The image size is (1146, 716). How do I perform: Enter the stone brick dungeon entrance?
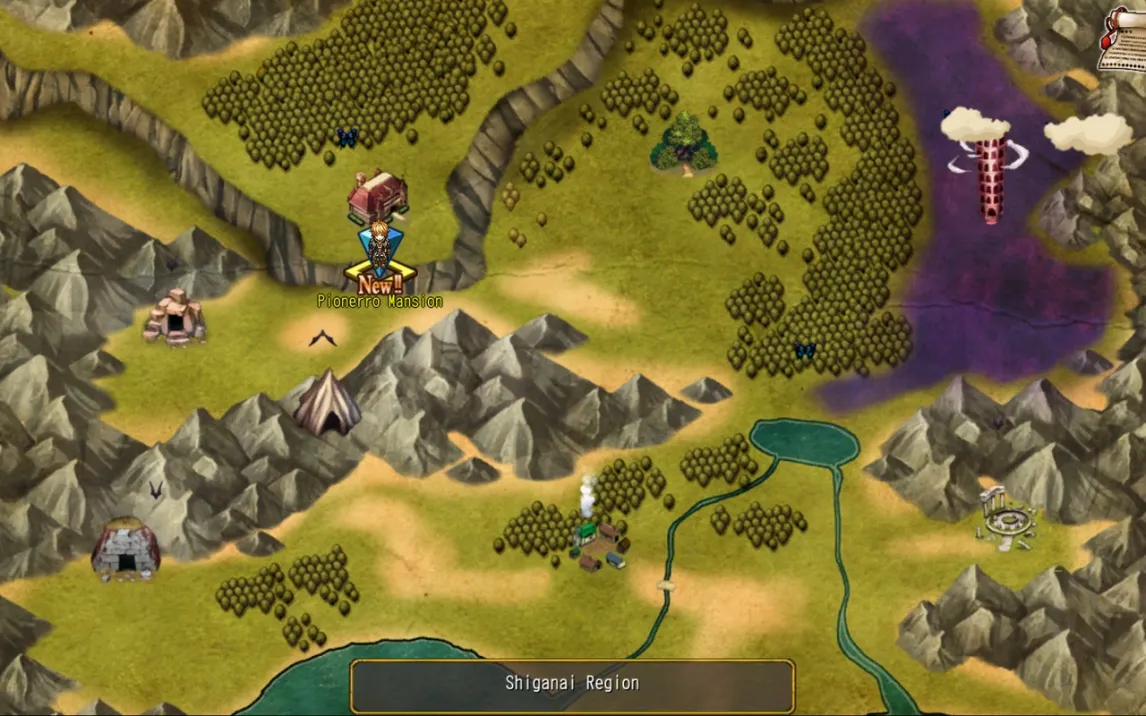126,549
